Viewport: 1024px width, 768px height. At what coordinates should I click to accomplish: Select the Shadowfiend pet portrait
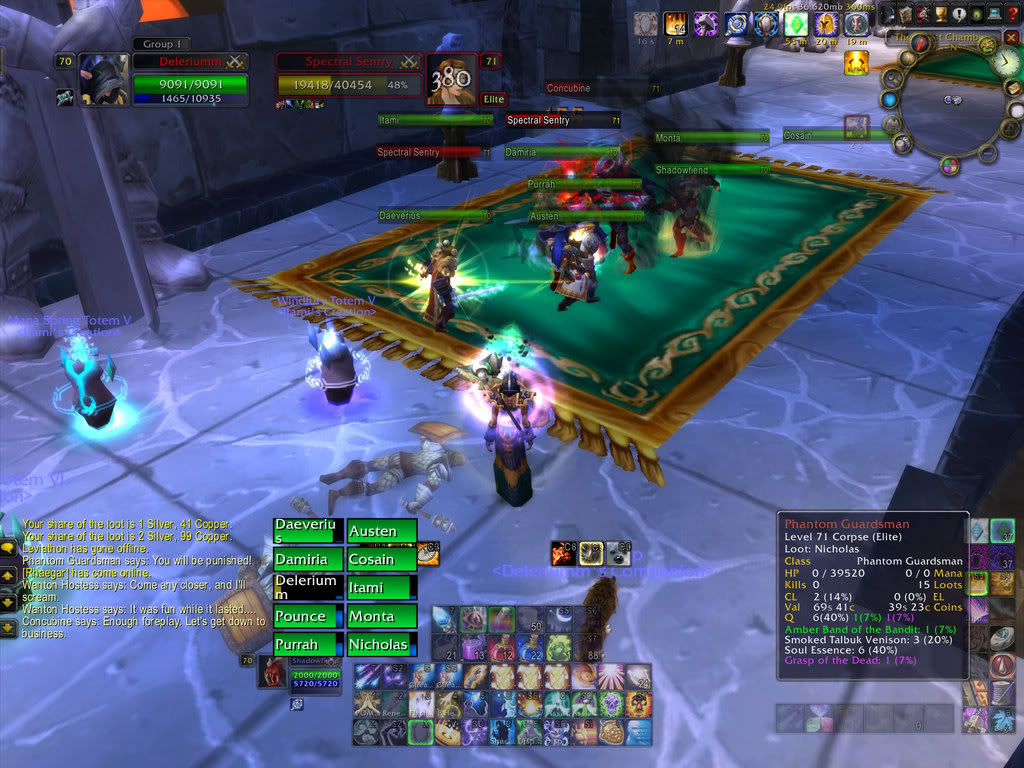[x=272, y=672]
